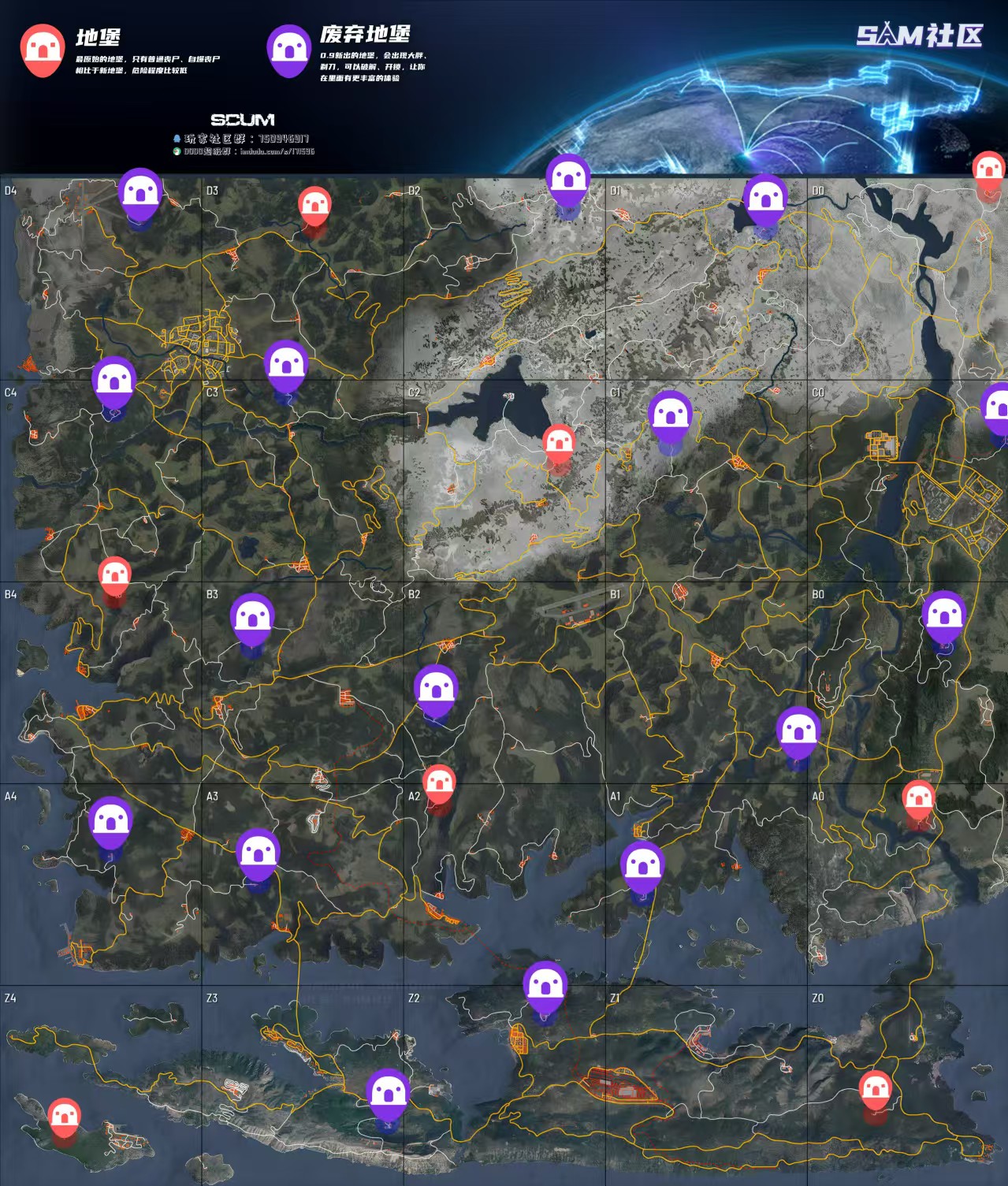Choose the red bunker marker in sector Z0
The width and height of the screenshot is (1008, 1186).
(x=875, y=1091)
